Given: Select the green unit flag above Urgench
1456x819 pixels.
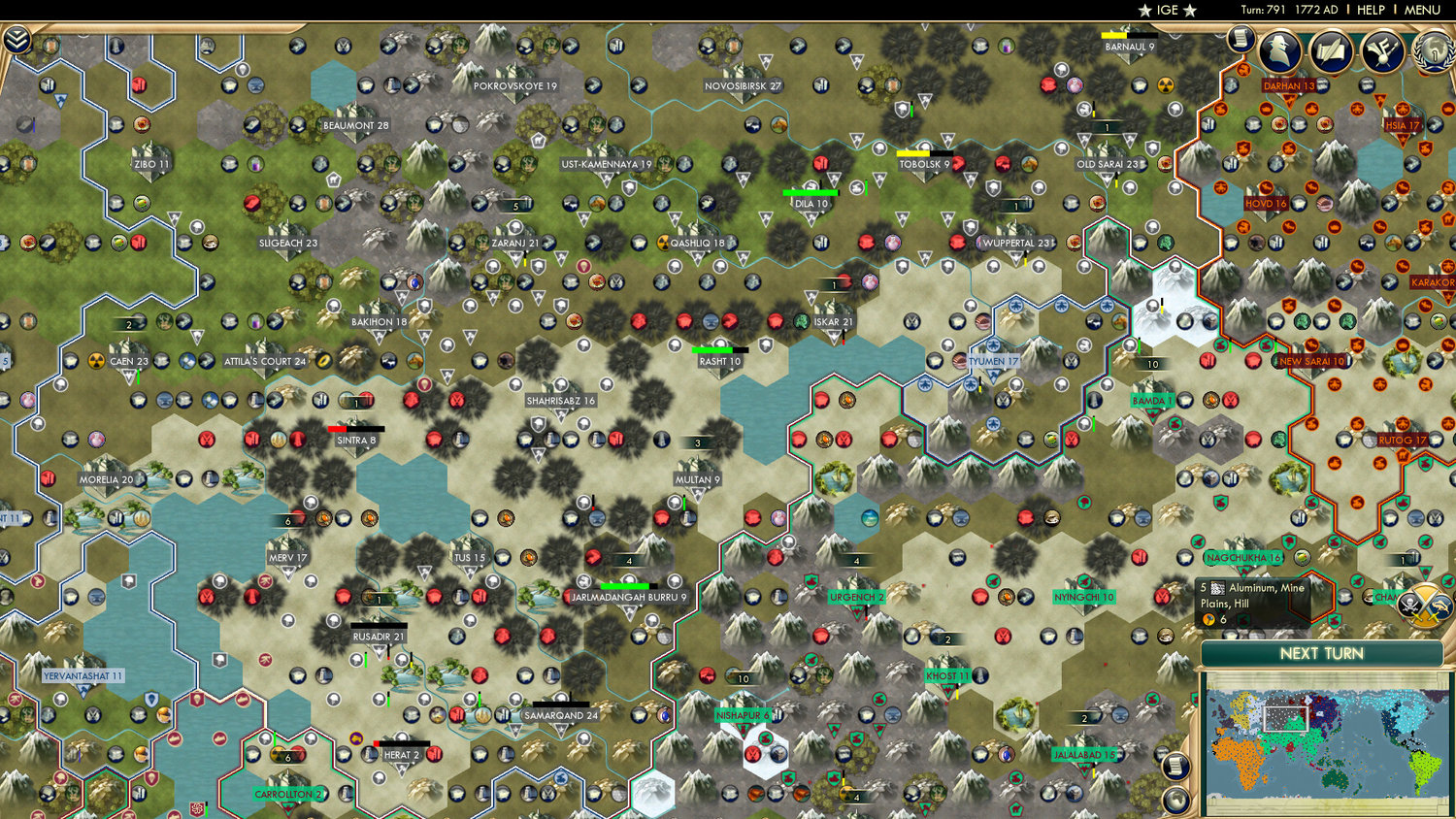Looking at the screenshot, I should (811, 581).
